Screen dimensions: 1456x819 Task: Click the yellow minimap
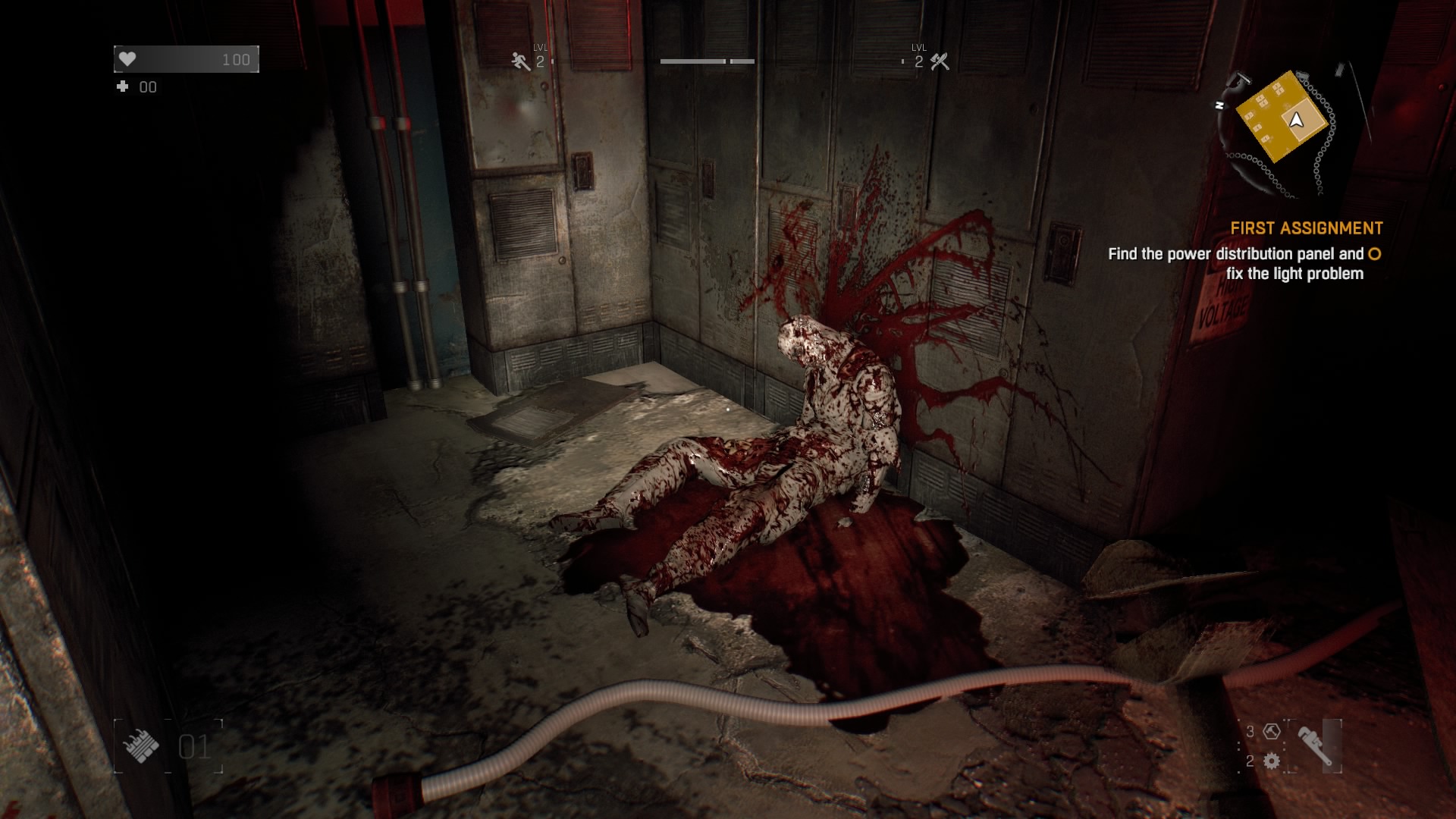[x=1282, y=118]
